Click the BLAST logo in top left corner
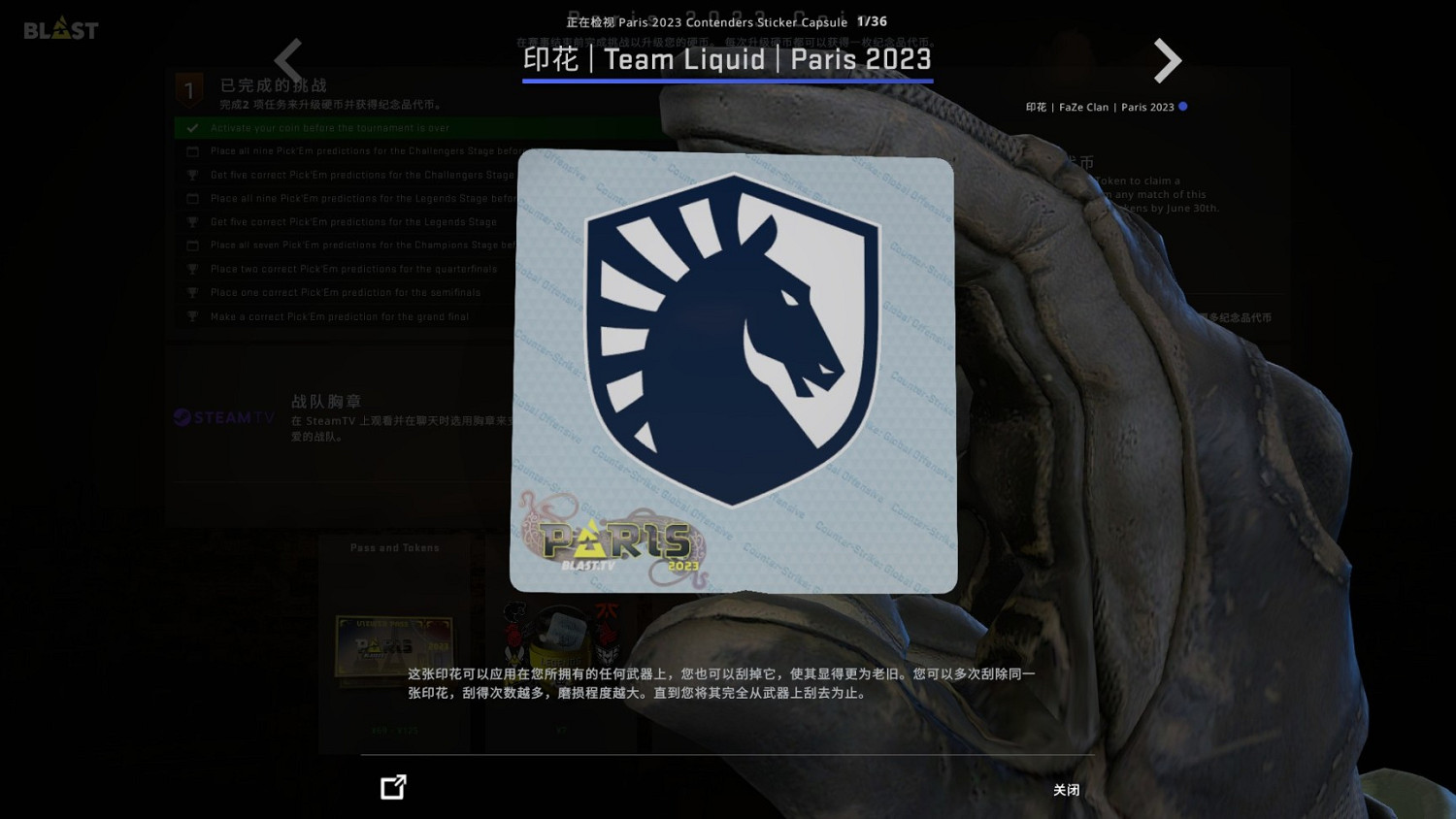The image size is (1456, 819). coord(60,29)
